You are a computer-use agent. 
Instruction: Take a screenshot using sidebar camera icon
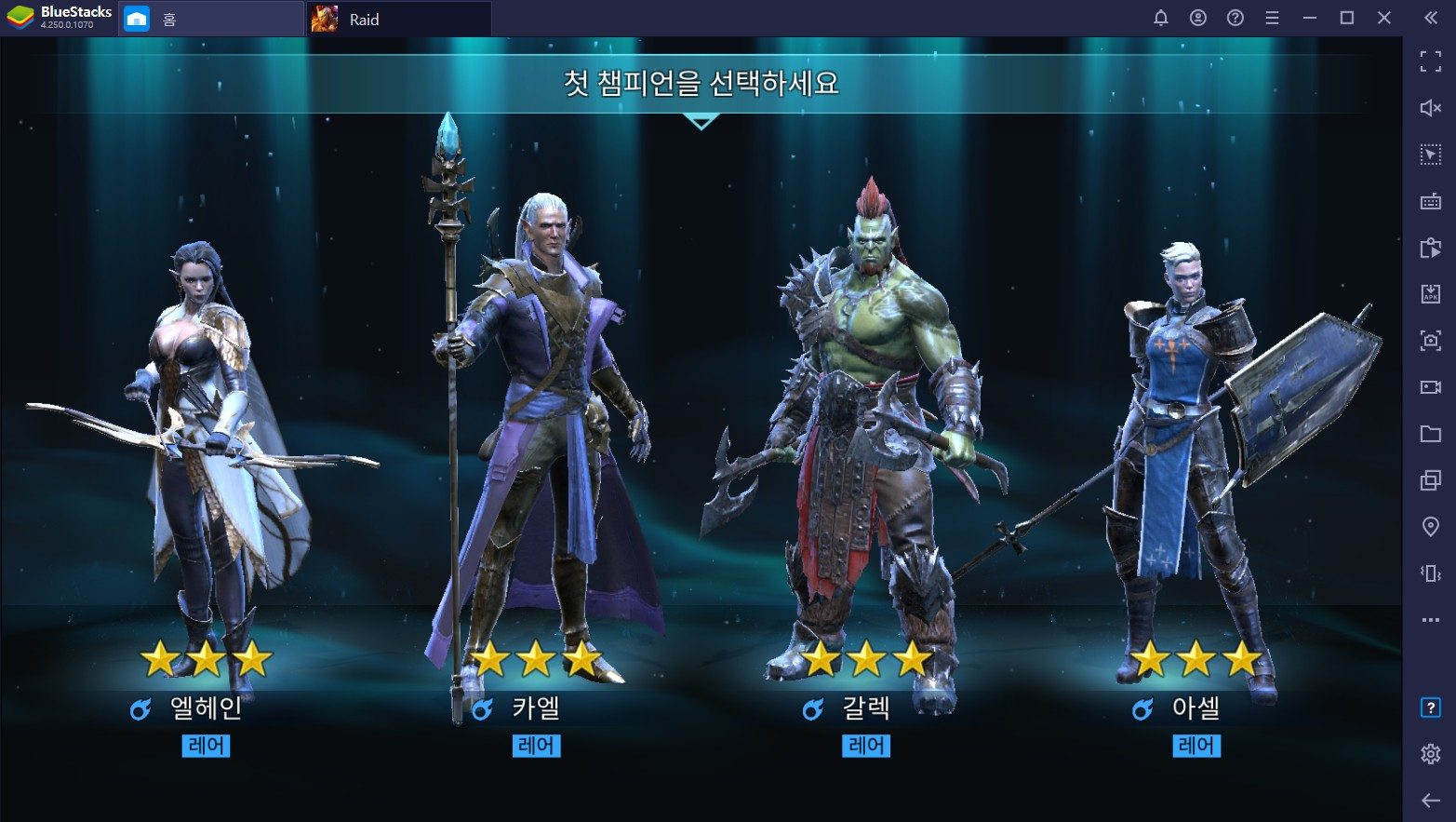(x=1430, y=341)
